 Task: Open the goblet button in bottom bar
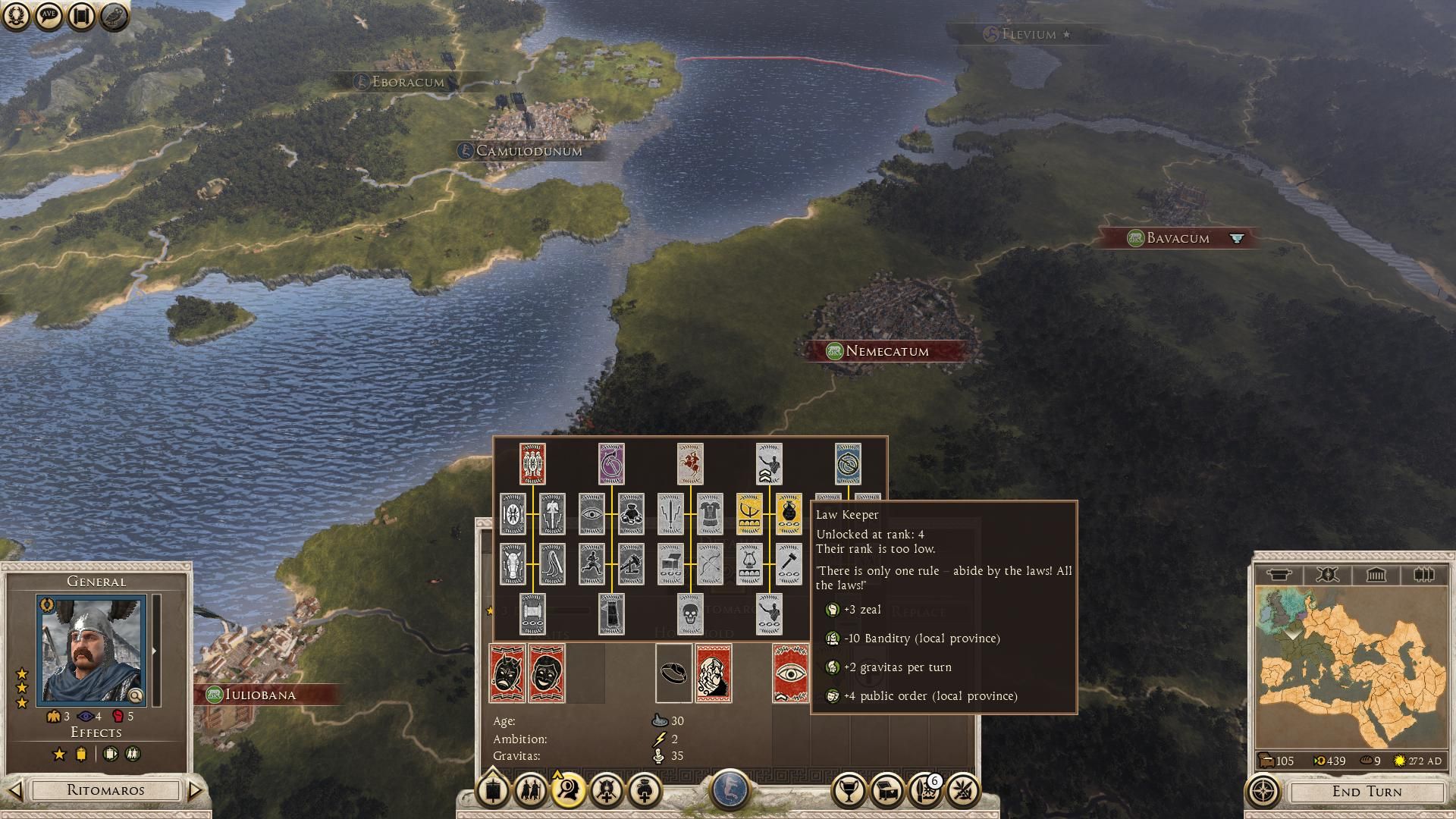click(x=849, y=791)
